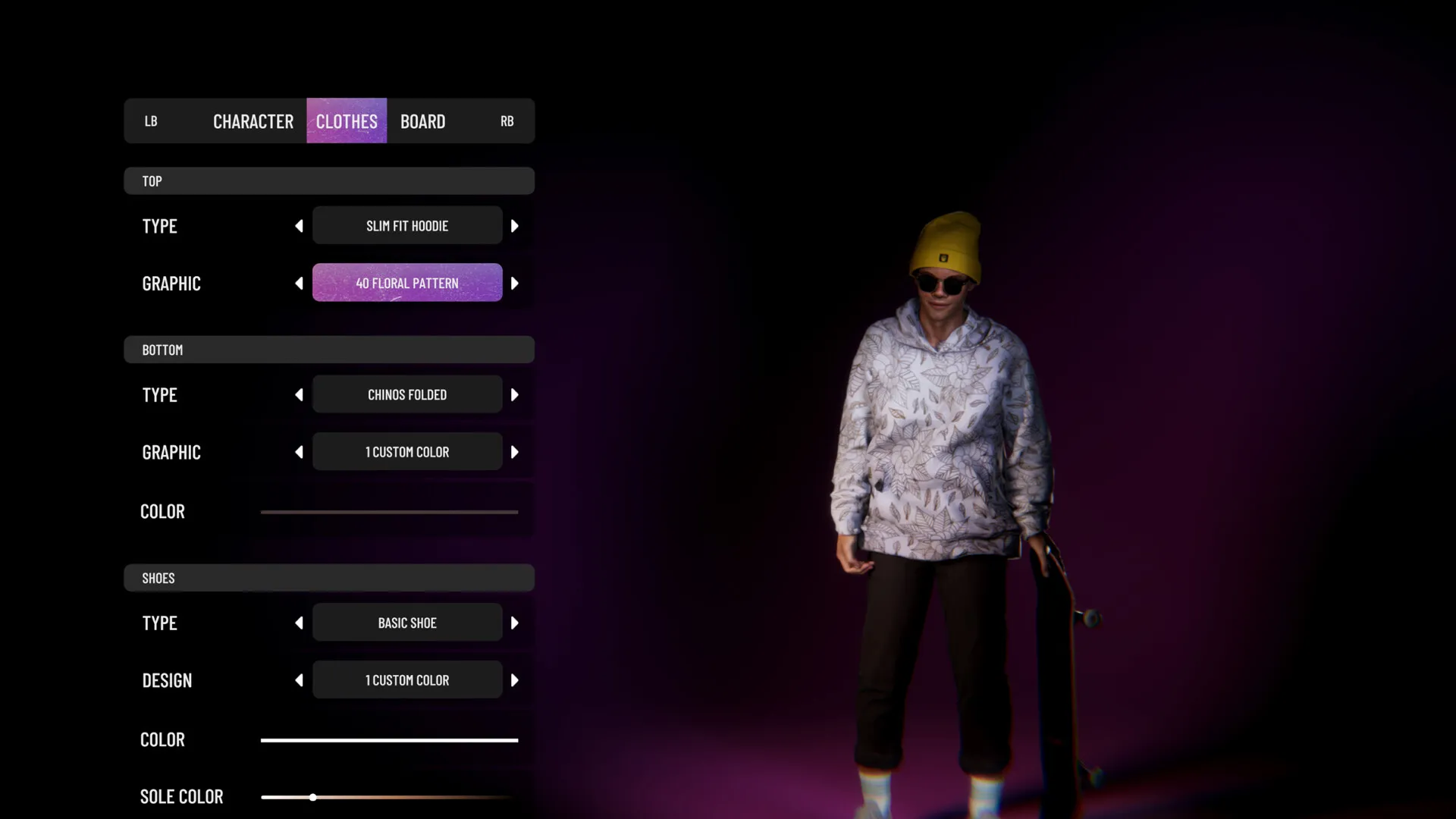Switch to the Character tab
This screenshot has height=819, width=1456.
click(x=253, y=121)
